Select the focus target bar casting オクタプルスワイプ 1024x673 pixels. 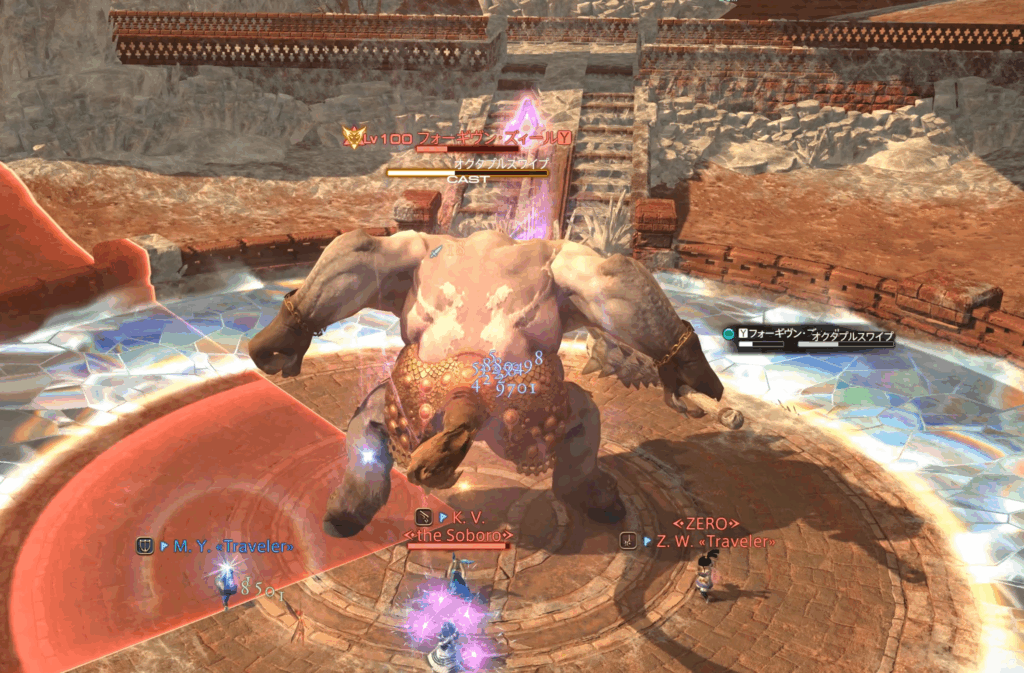click(812, 338)
